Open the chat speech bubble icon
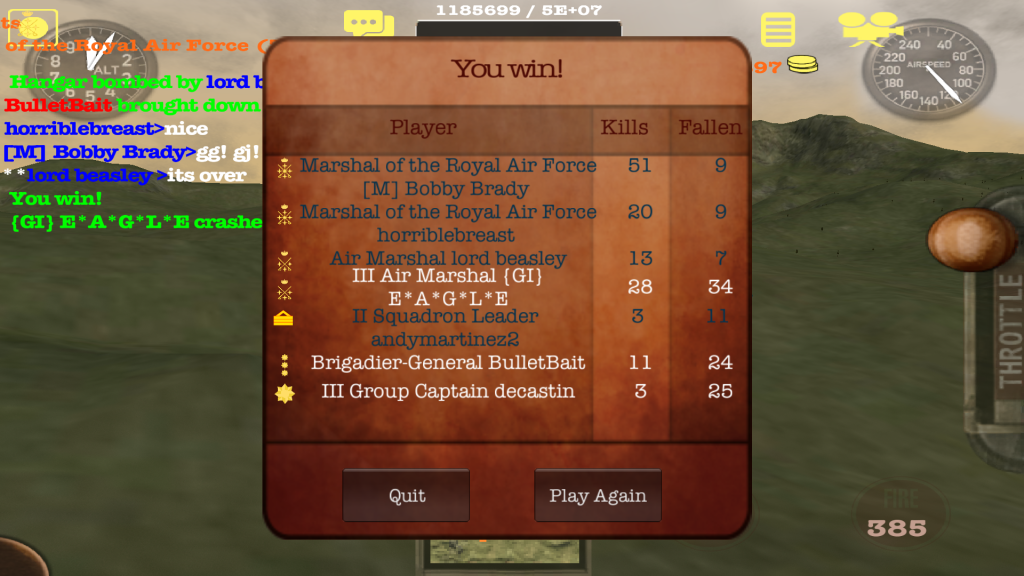This screenshot has width=1024, height=576. [368, 24]
